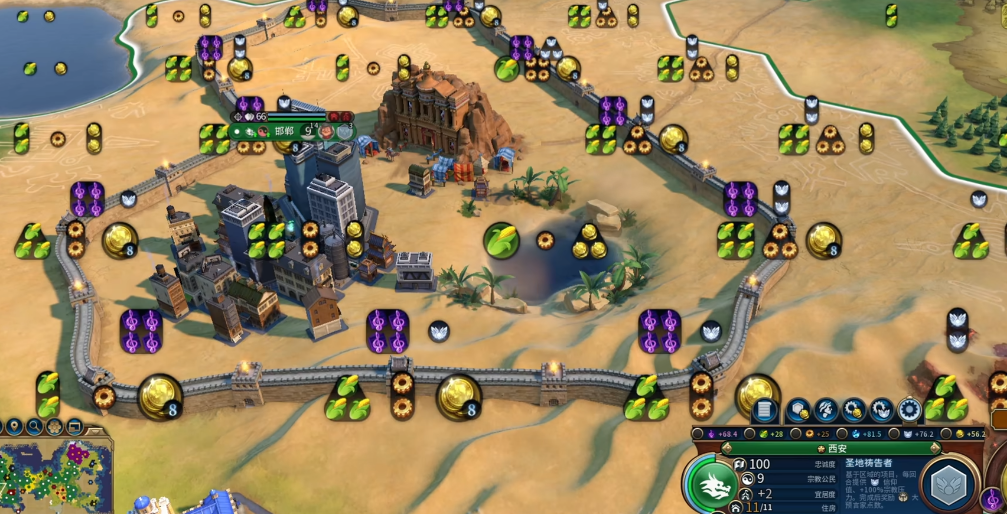
Task: Select the purchase with faith gear-wings button
Action: click(x=881, y=410)
